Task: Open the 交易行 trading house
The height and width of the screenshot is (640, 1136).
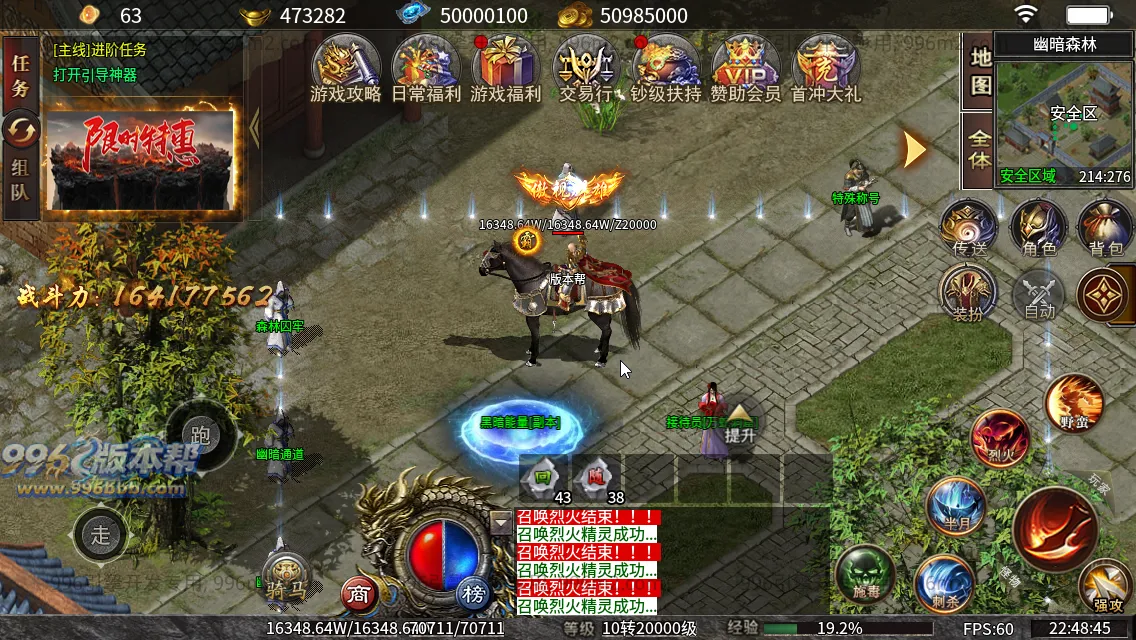Action: pyautogui.click(x=586, y=66)
